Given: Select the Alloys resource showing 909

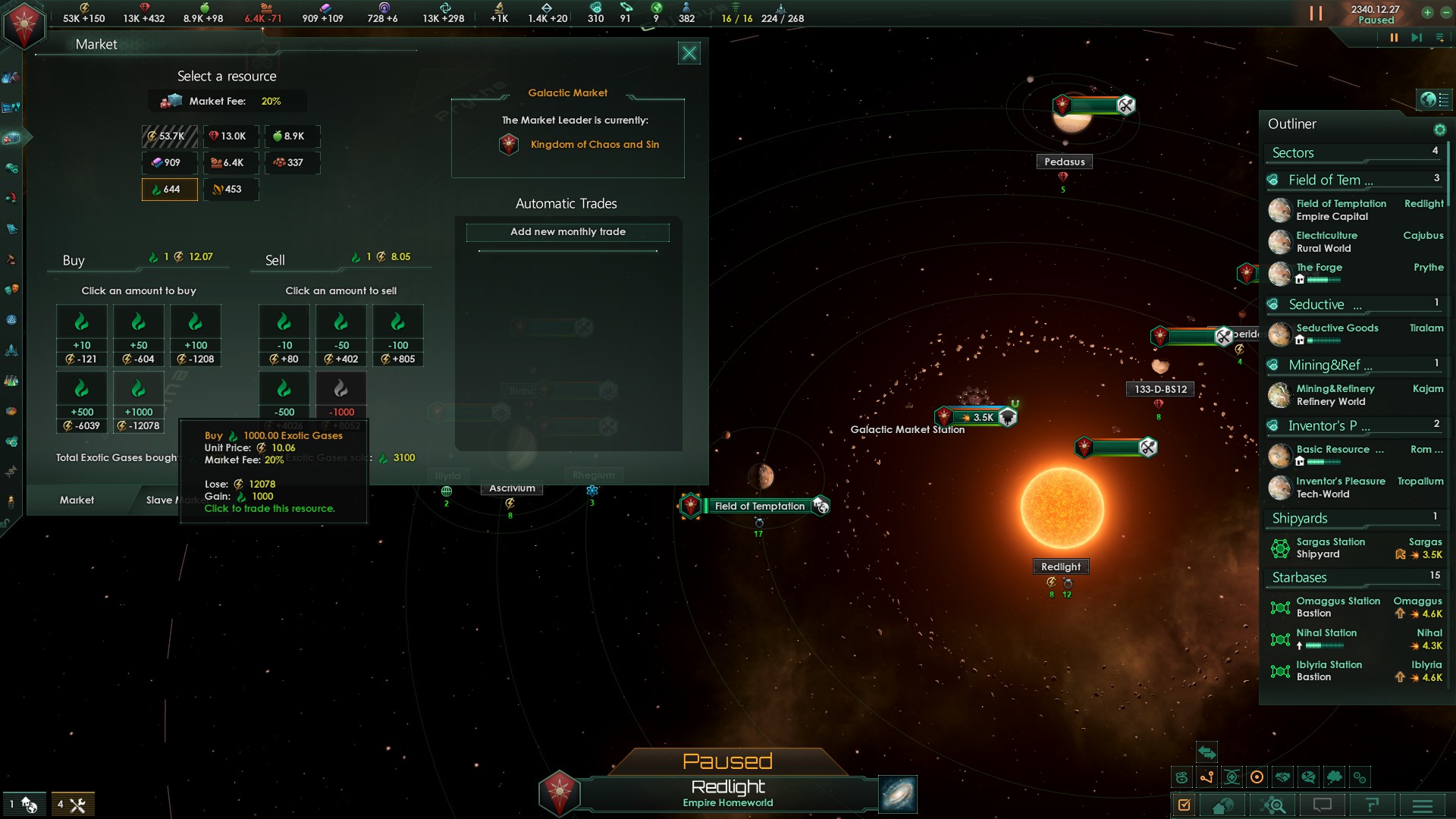Looking at the screenshot, I should [170, 162].
